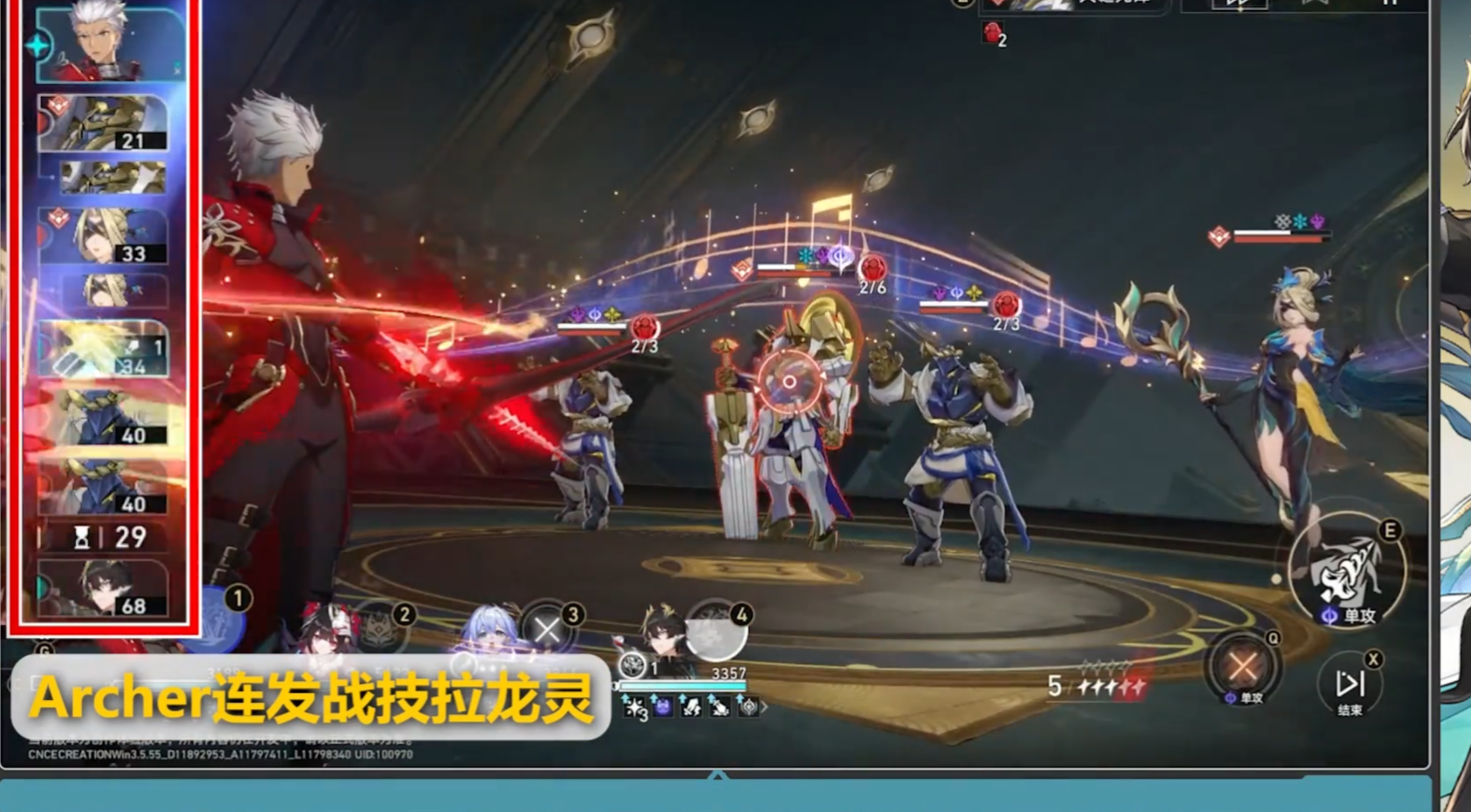The image size is (1471, 812).
Task: Toggle the battle speed-up button
Action: coord(1238,5)
